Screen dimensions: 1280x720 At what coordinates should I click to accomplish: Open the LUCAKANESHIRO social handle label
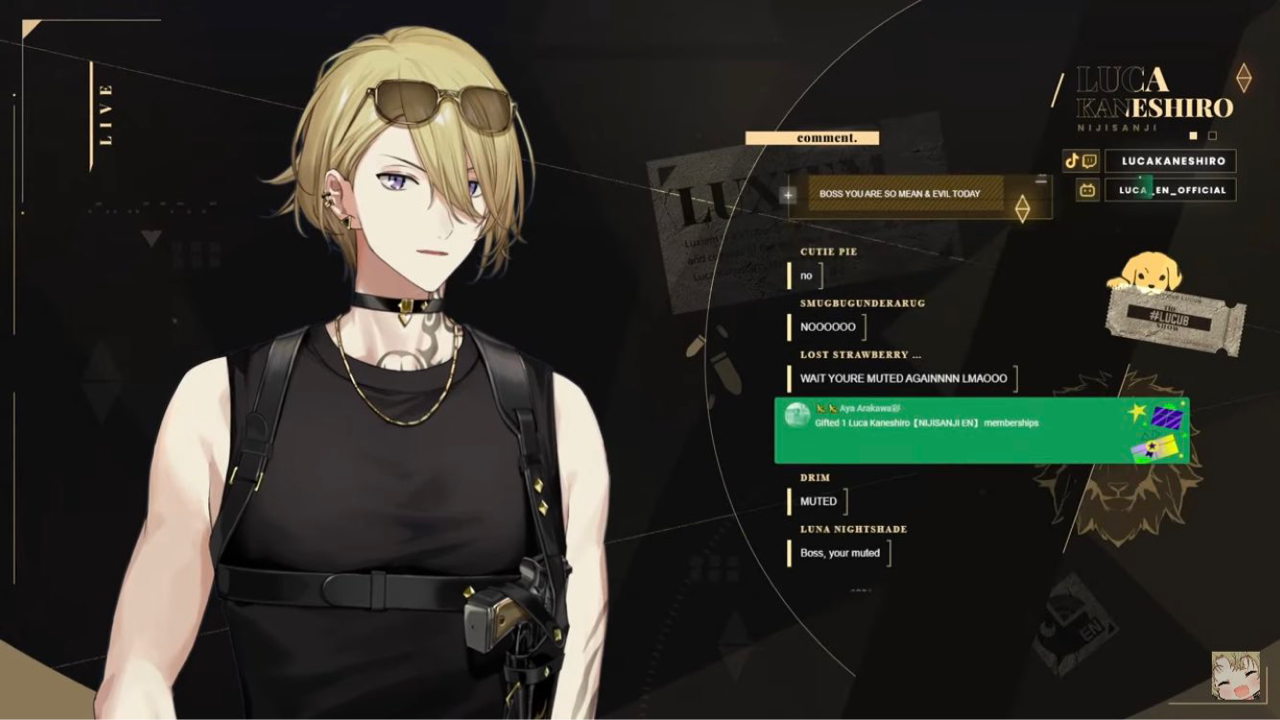[x=1171, y=161]
